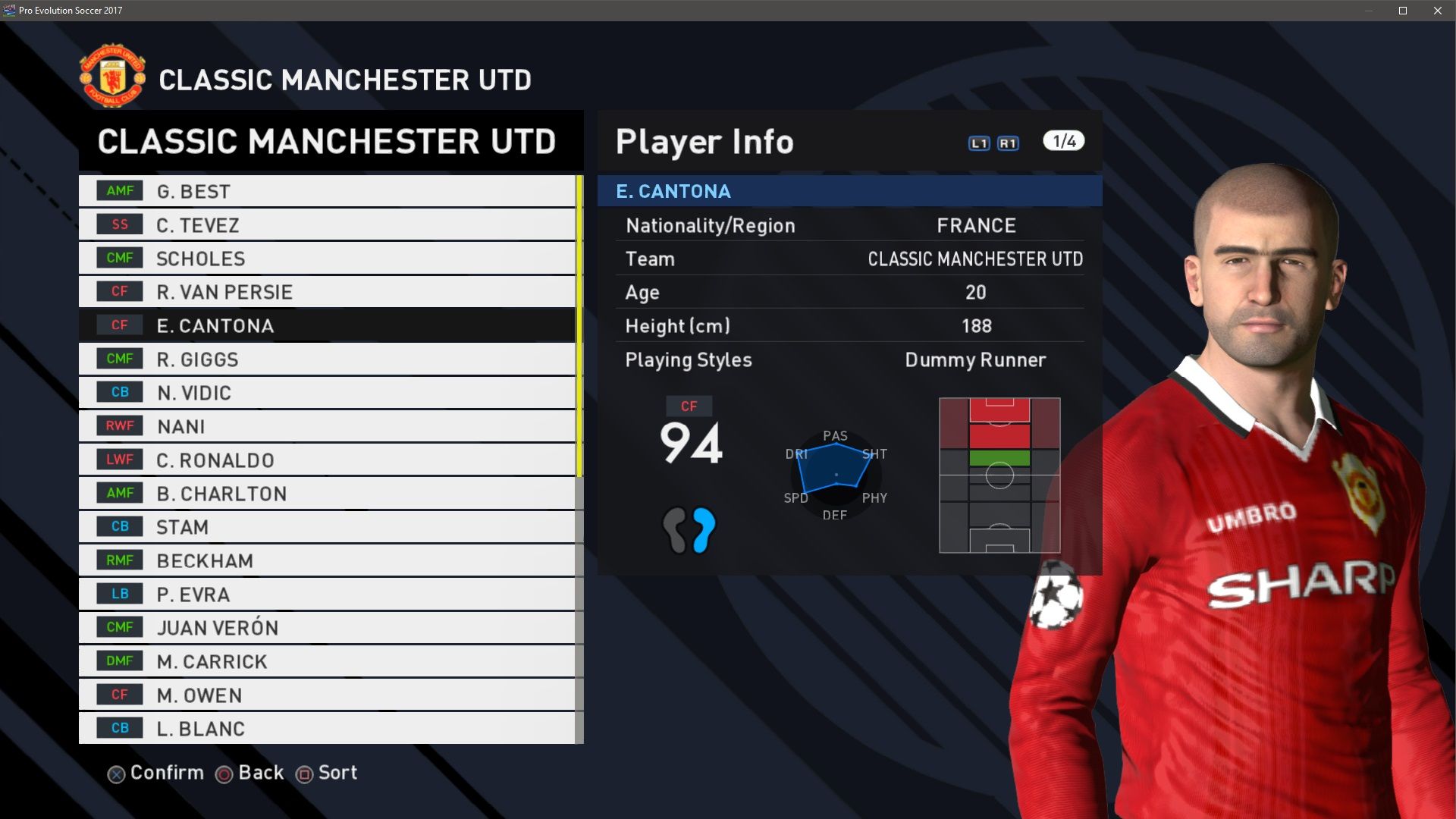Viewport: 1456px width, 819px height.
Task: Select N. Vidic center back
Action: click(326, 393)
